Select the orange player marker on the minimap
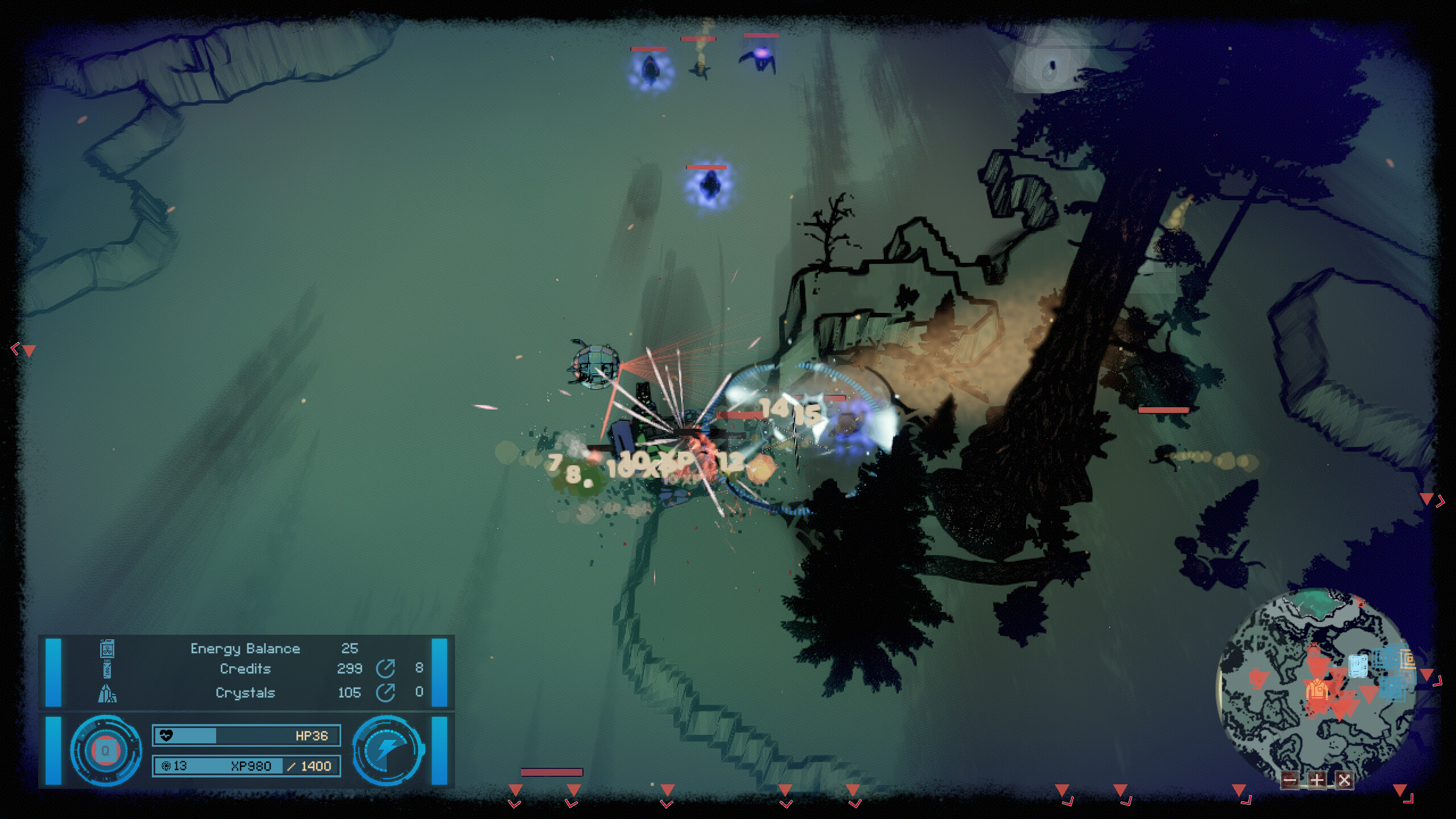Viewport: 1456px width, 819px height. point(1317,689)
